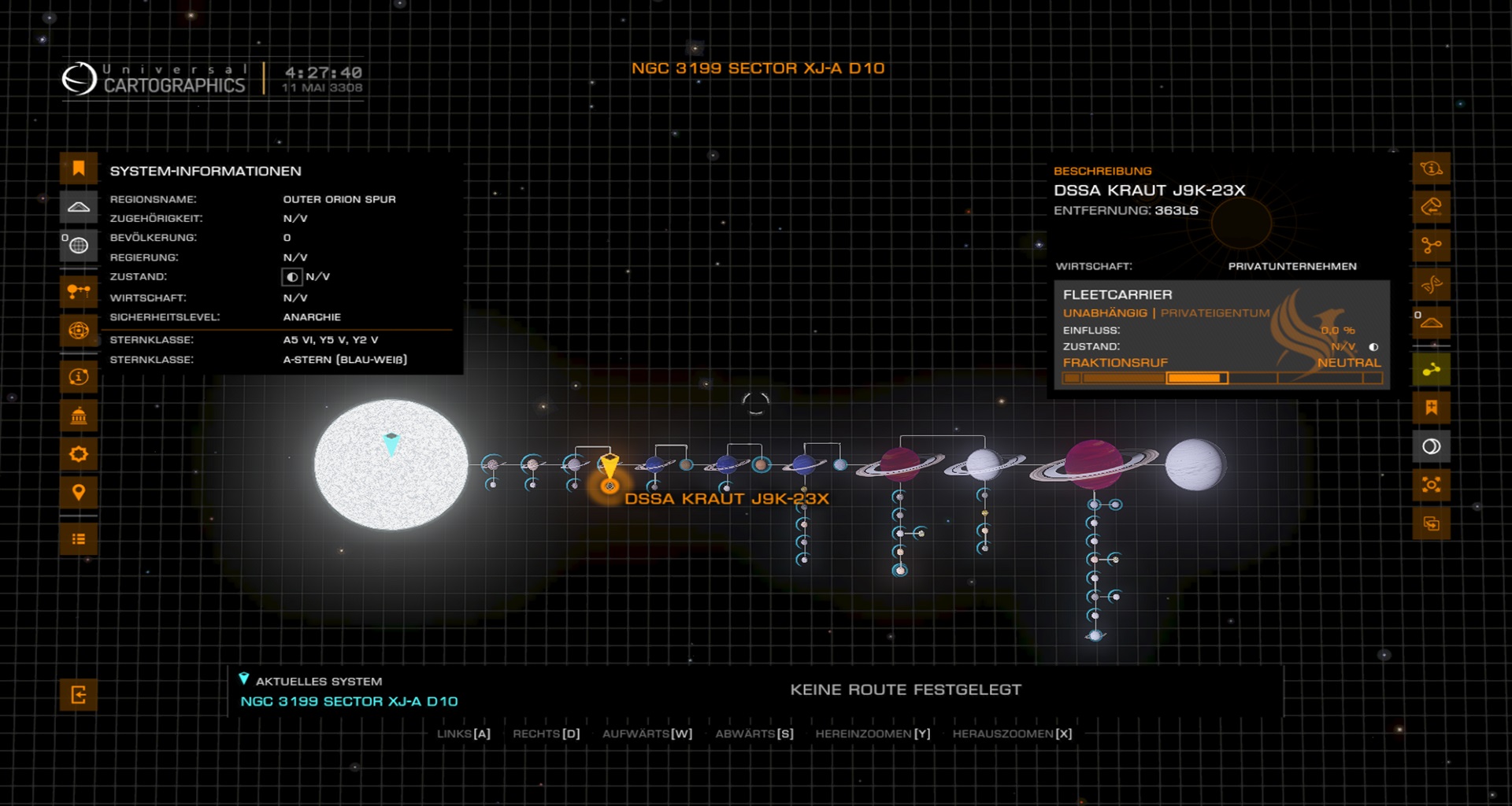
Task: Open the list view icon
Action: (79, 539)
